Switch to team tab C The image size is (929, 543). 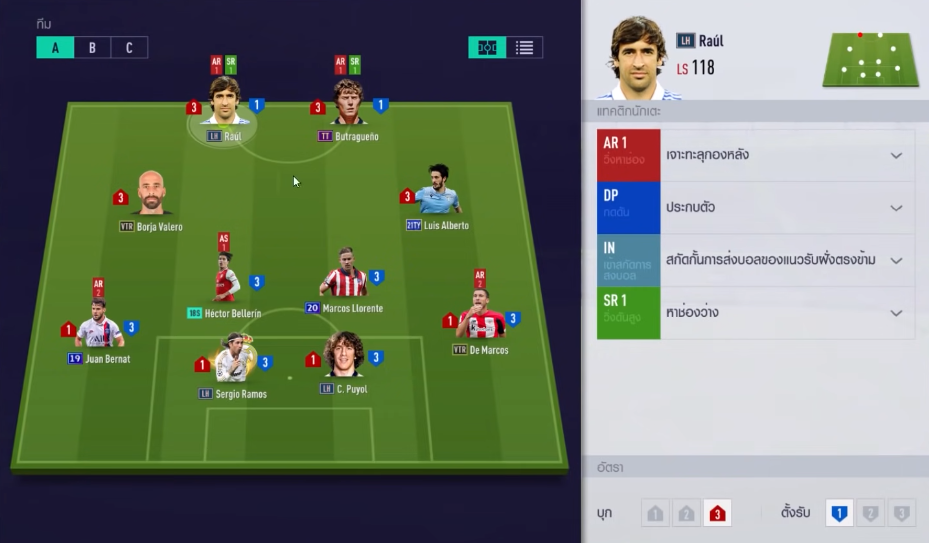[129, 47]
